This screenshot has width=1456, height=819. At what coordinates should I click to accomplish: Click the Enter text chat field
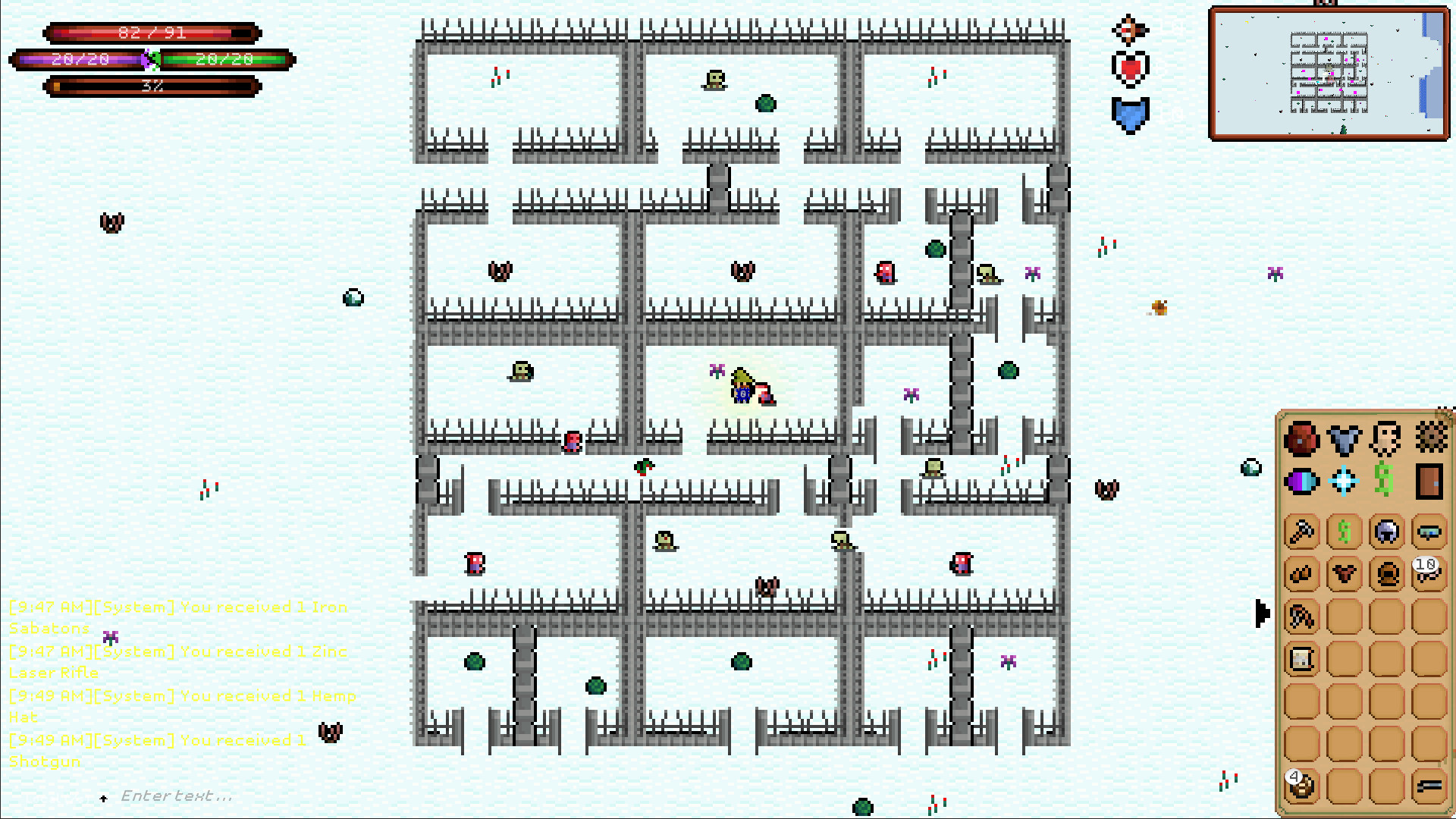[x=176, y=795]
